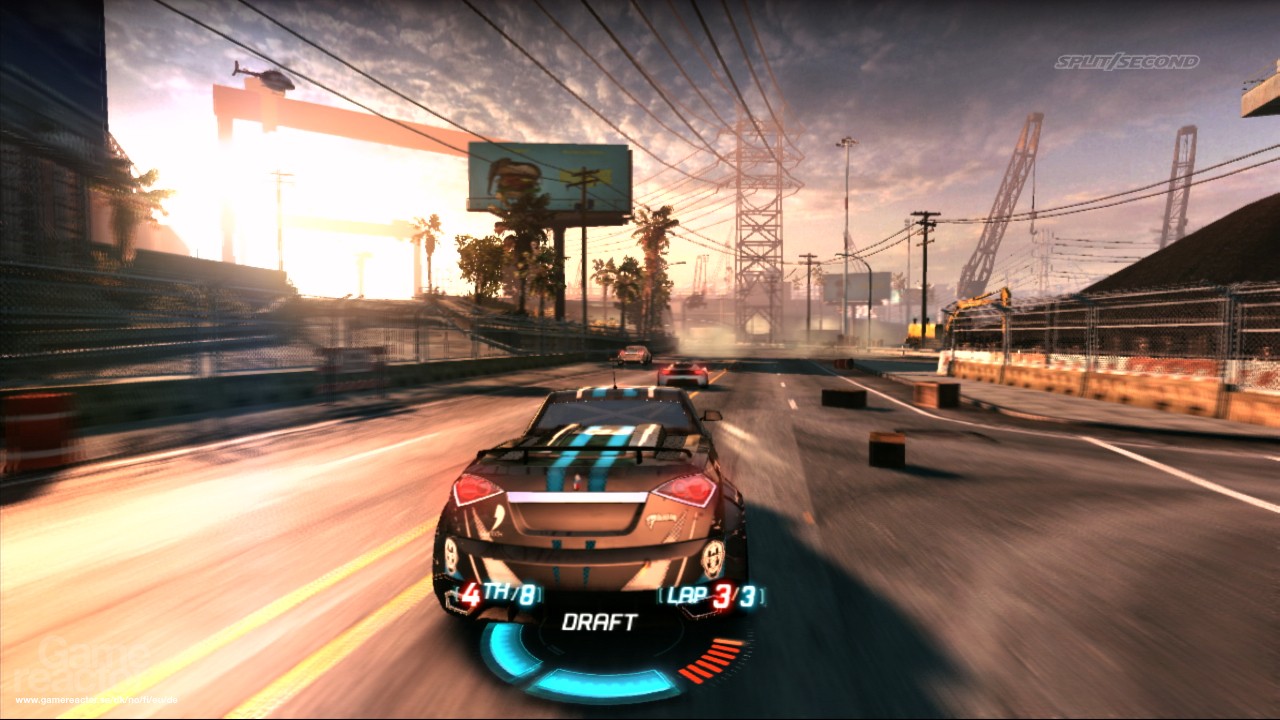
Task: Select the Split/Second logo watermark
Action: pos(1128,59)
